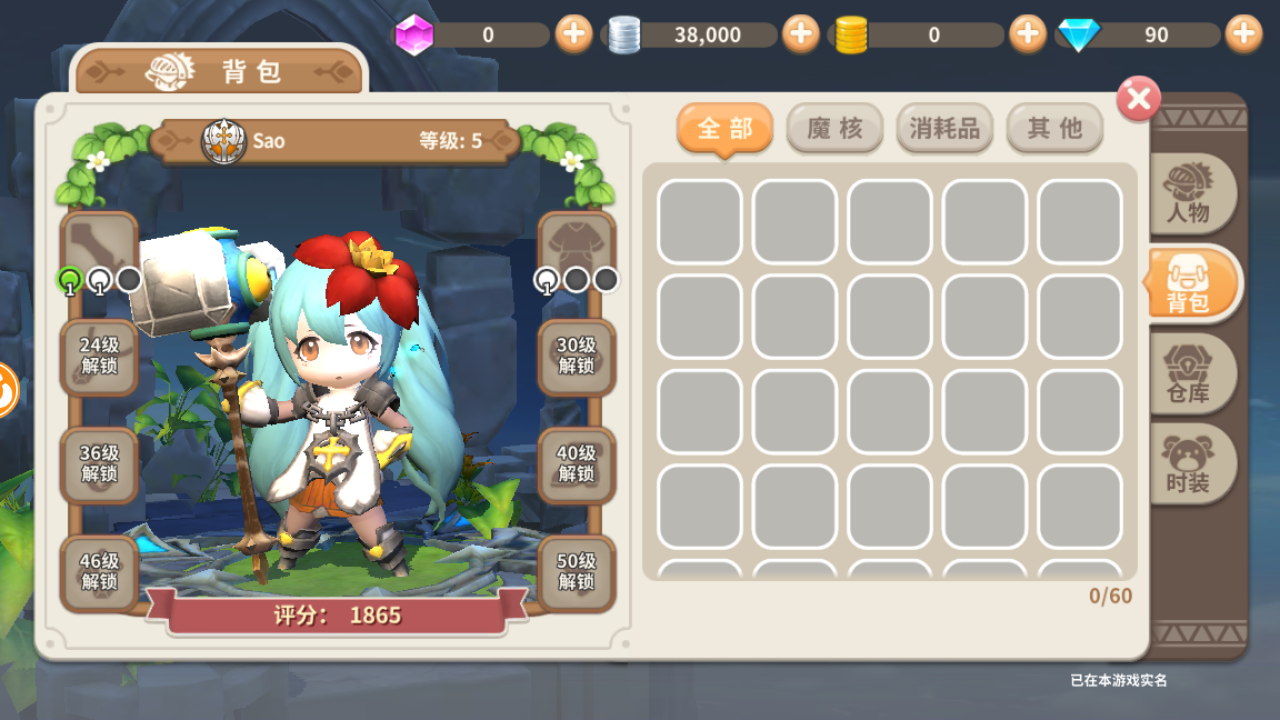
Task: Select the 背包 (Backpack) sidebar icon
Action: 1192,283
